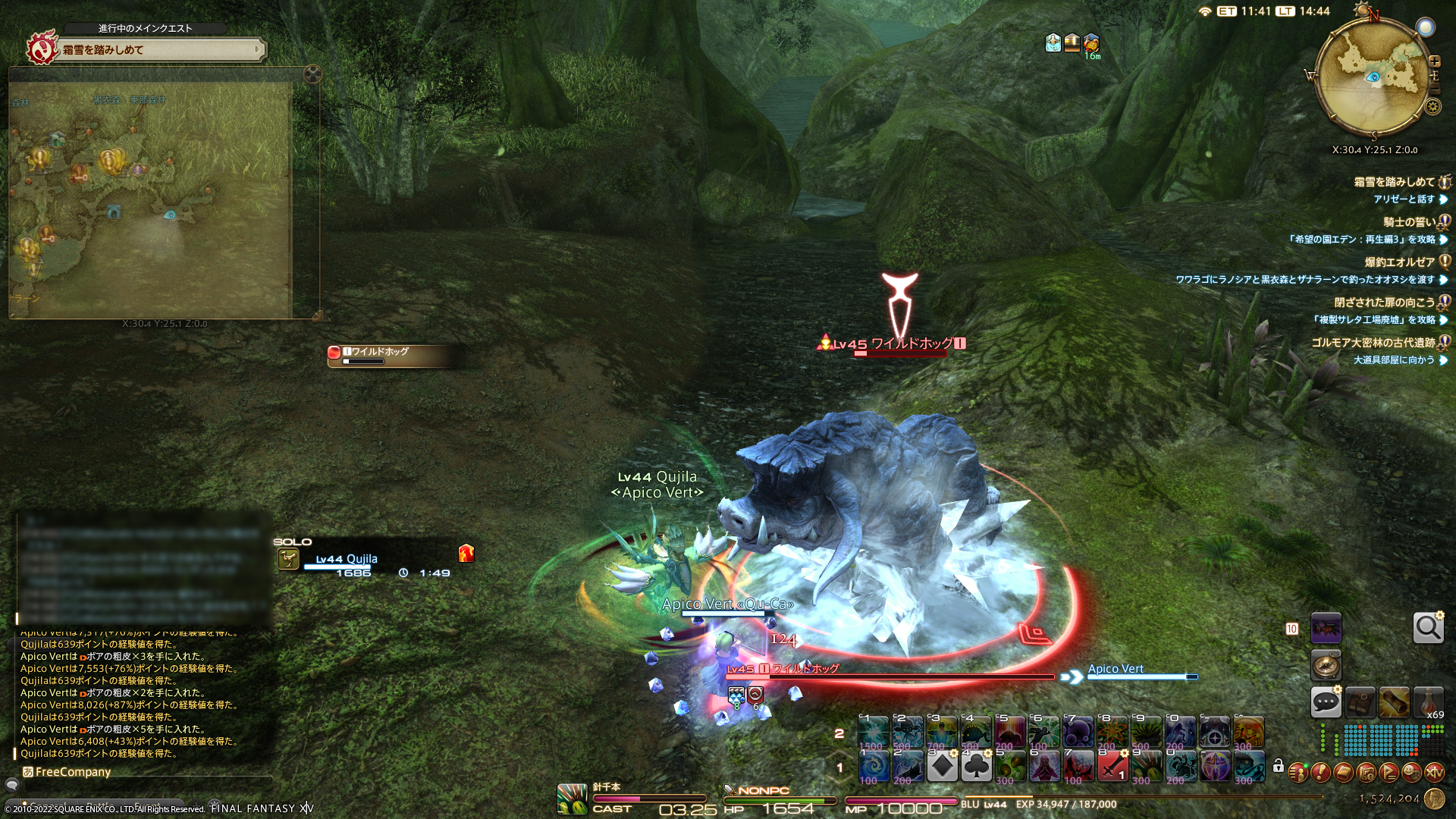Toggle the hotbar padlock lock
This screenshot has width=1456, height=819.
click(1279, 766)
